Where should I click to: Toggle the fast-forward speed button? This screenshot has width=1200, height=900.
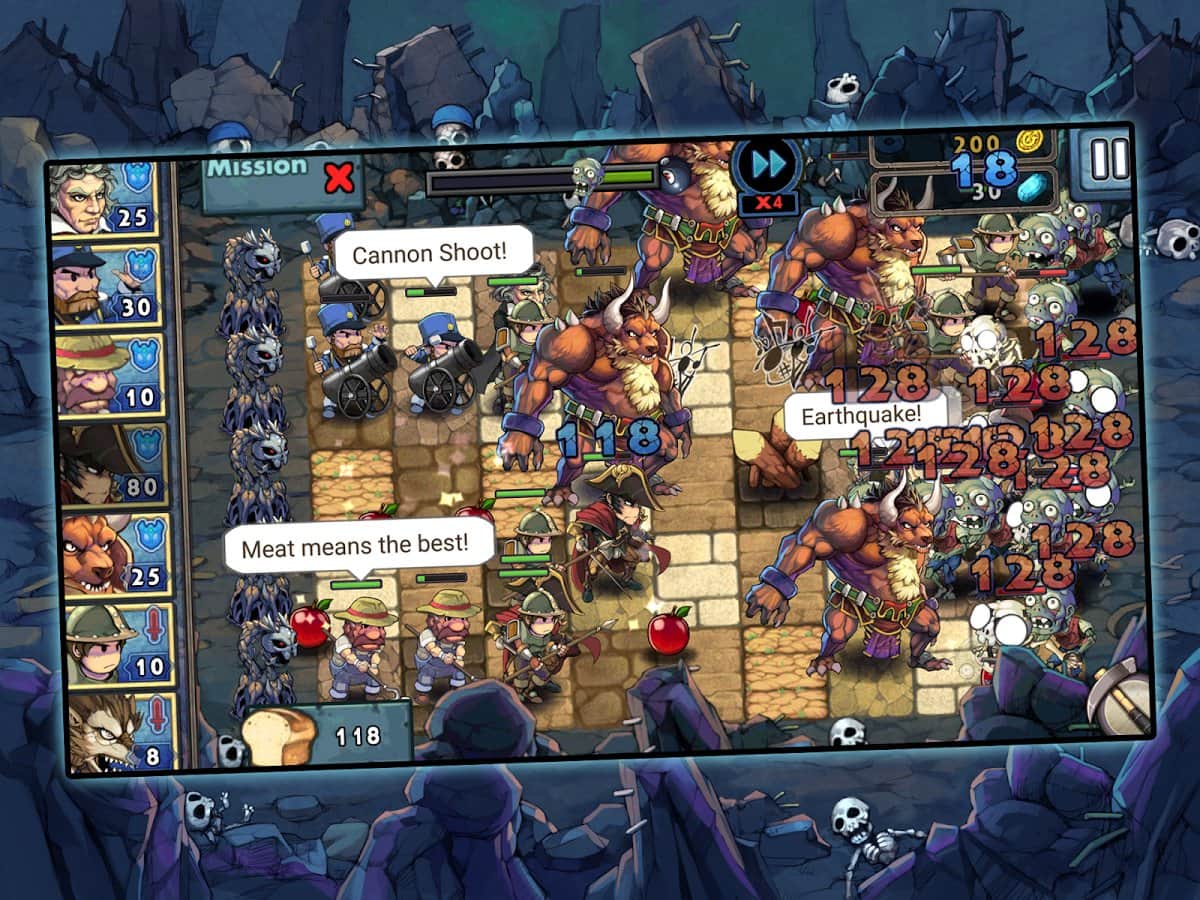766,166
